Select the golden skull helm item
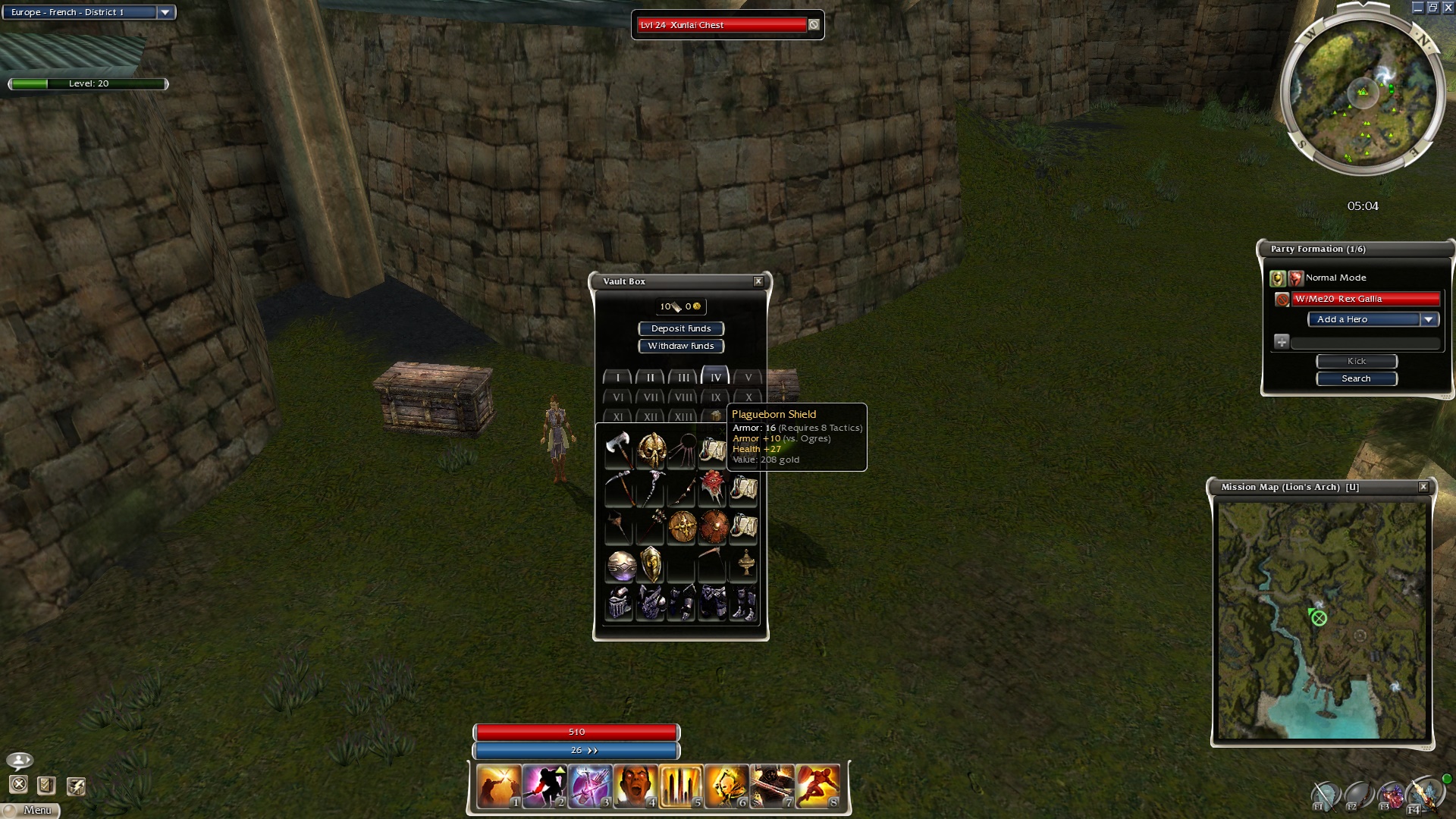 651,450
